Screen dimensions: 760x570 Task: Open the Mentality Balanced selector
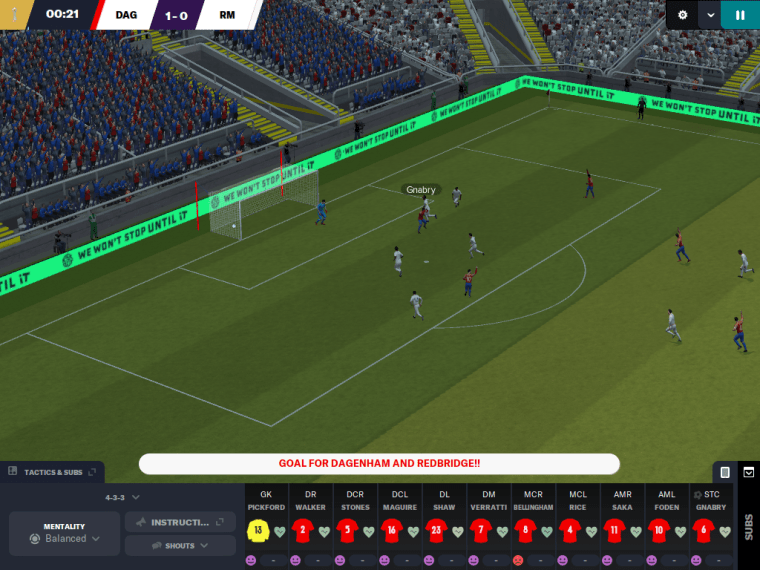point(65,533)
